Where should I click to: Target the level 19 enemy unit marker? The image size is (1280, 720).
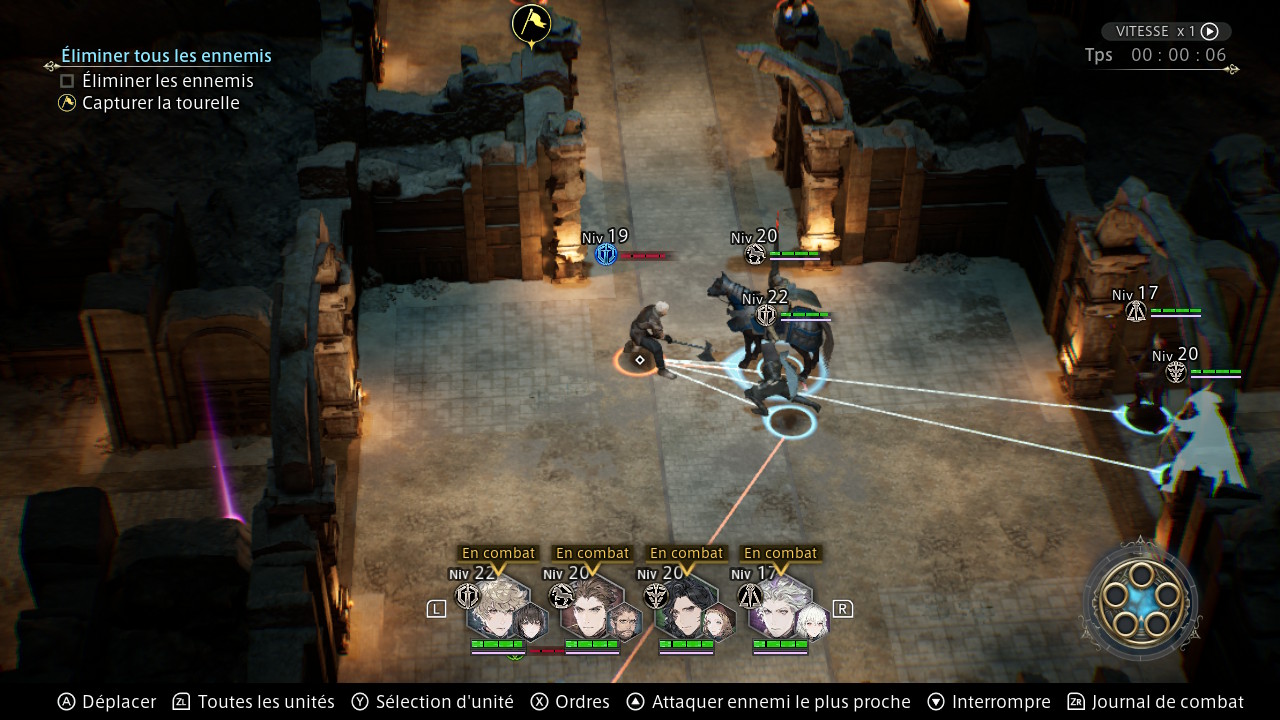click(606, 254)
